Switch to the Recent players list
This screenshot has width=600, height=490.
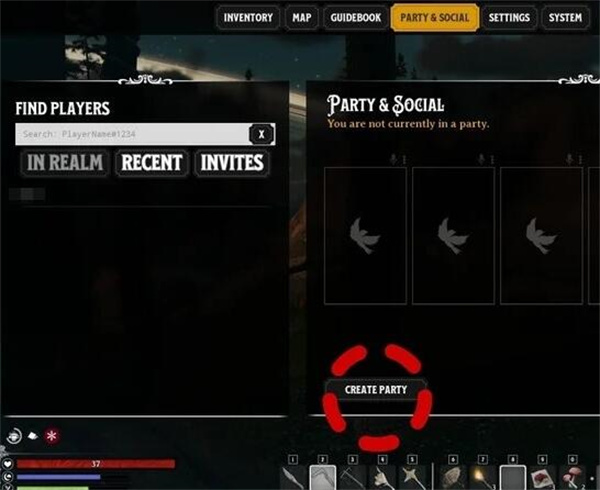click(152, 162)
